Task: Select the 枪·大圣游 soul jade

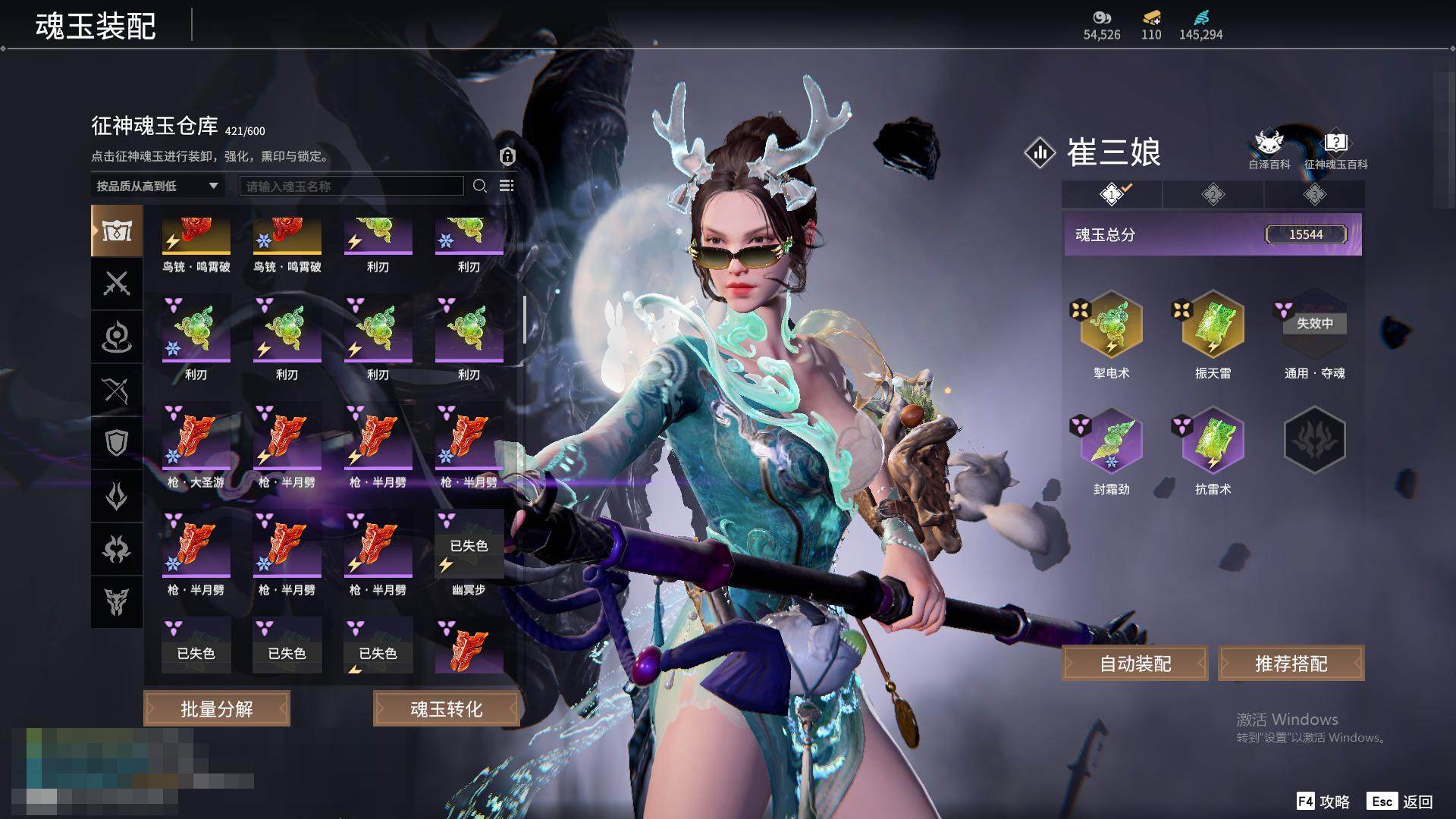Action: [x=196, y=437]
